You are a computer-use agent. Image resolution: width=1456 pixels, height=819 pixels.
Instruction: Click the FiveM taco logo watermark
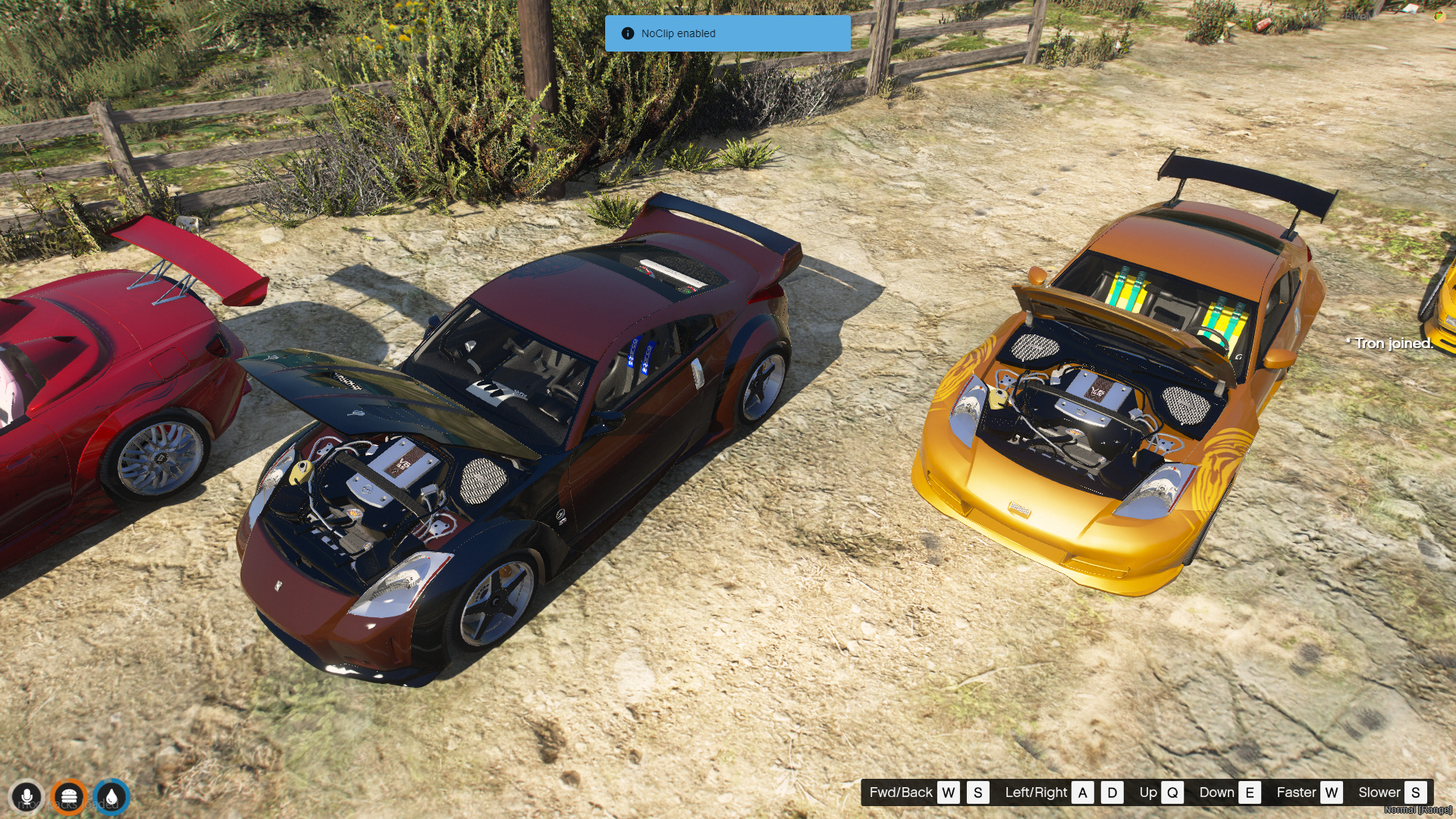click(x=1439, y=16)
